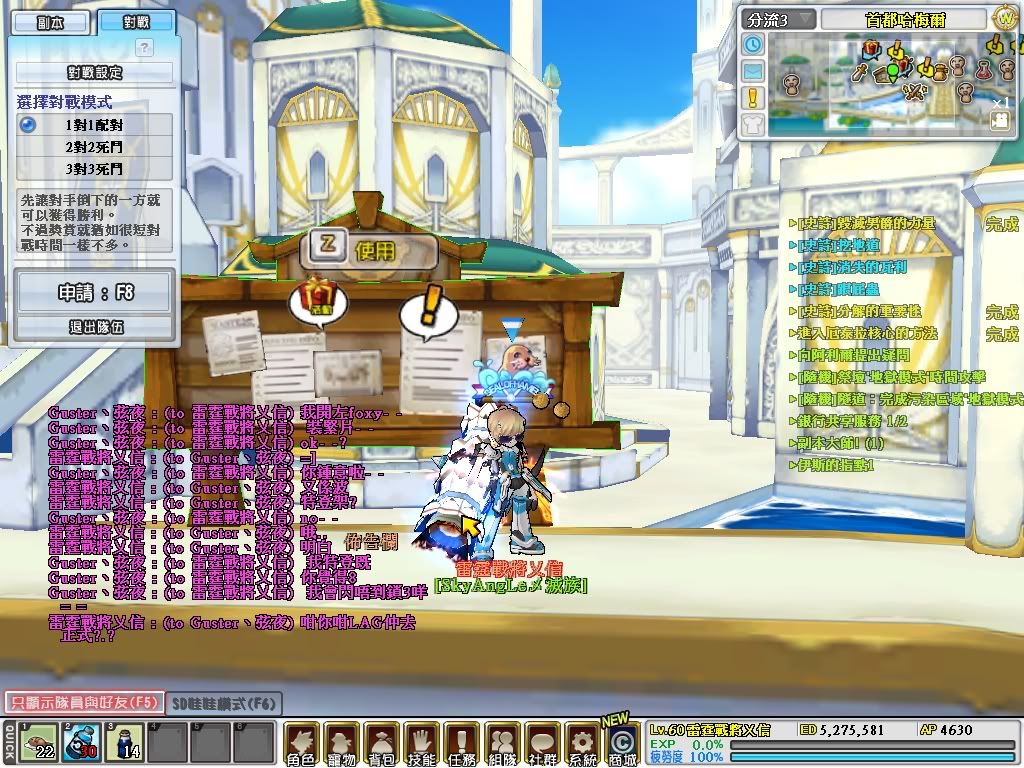
Task: Select the 2對2死鬥 battle mode
Action: coord(95,146)
